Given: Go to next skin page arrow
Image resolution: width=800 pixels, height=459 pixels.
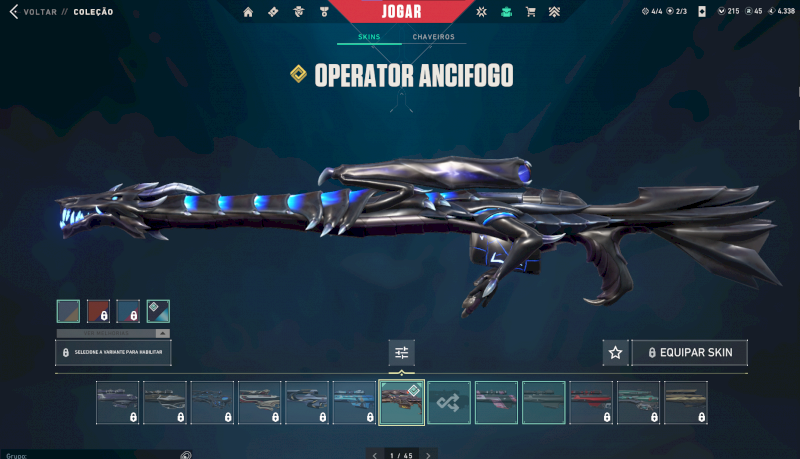Looking at the screenshot, I should coord(428,455).
